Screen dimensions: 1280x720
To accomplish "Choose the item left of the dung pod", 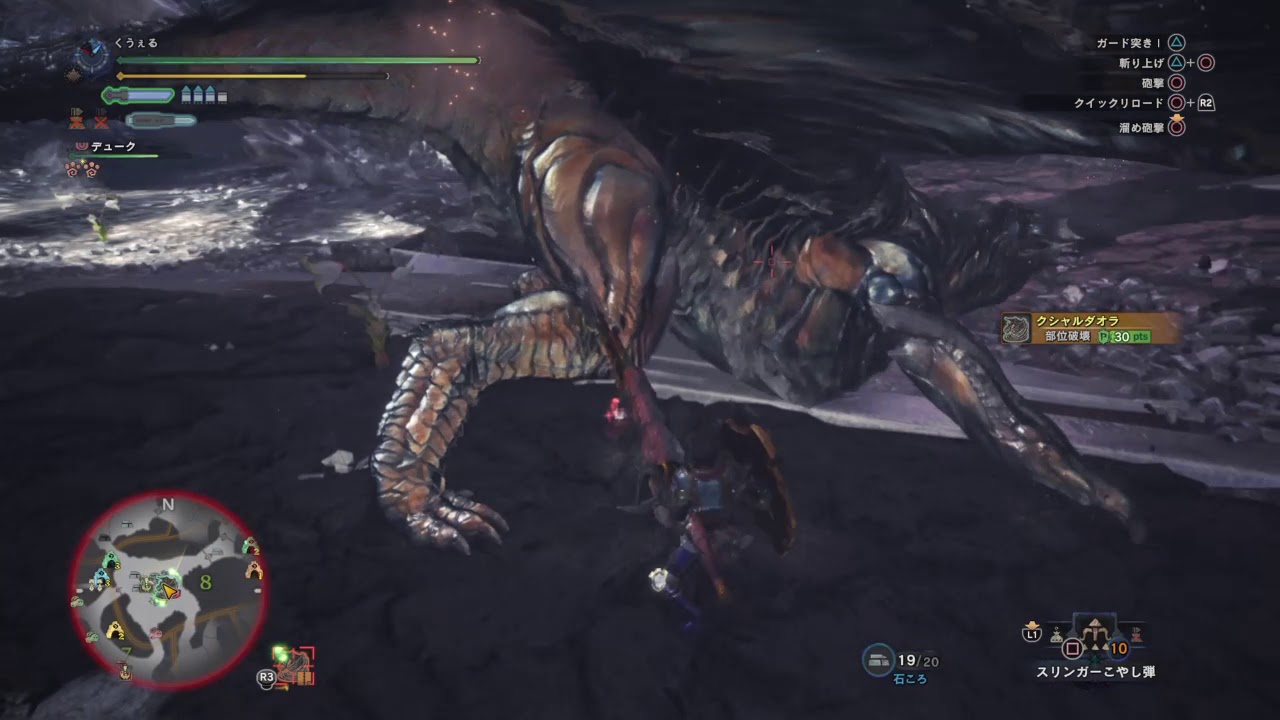I will click(x=1056, y=634).
